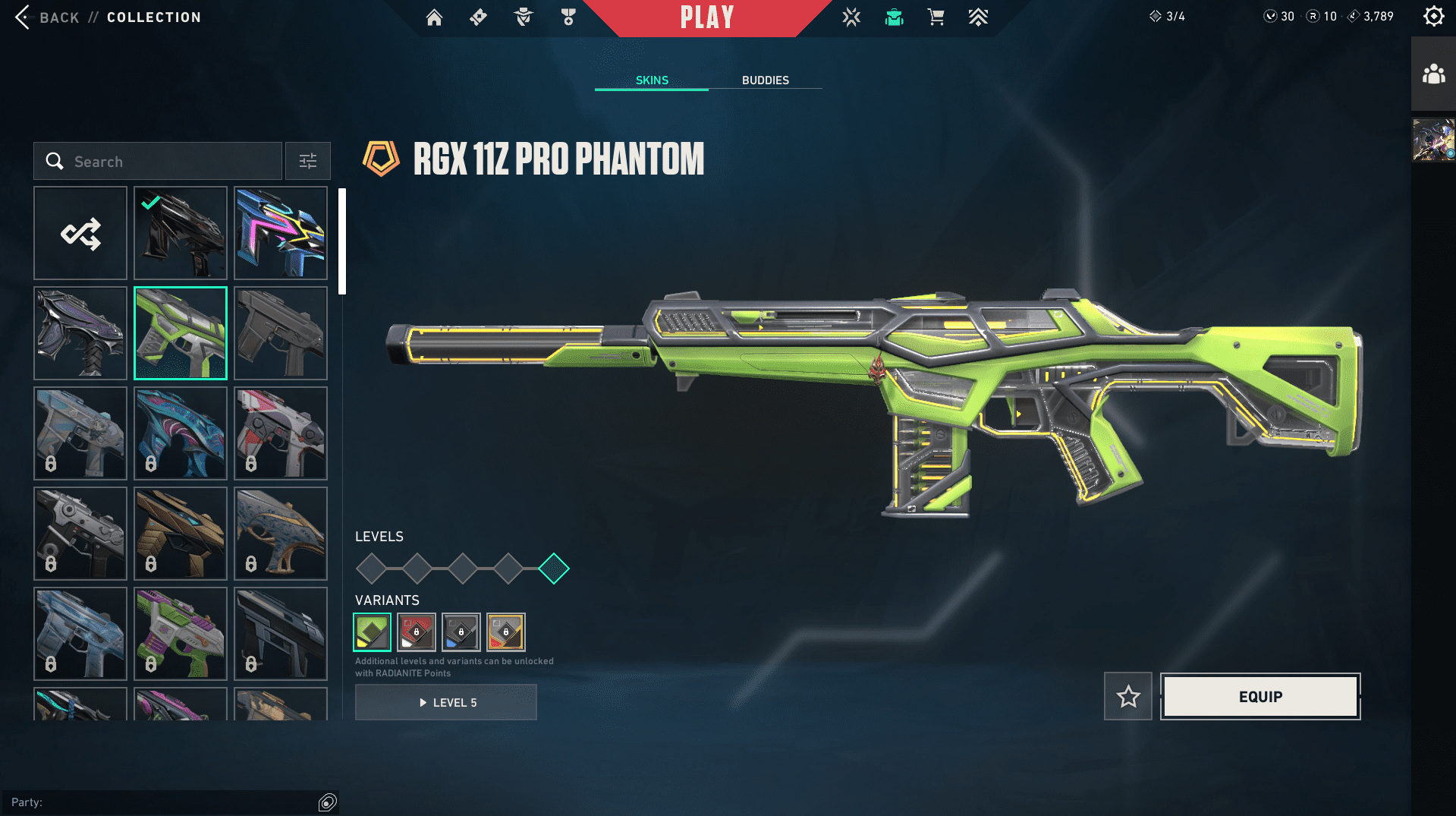Play the Level 5 preview video
1456x816 pixels.
point(446,703)
